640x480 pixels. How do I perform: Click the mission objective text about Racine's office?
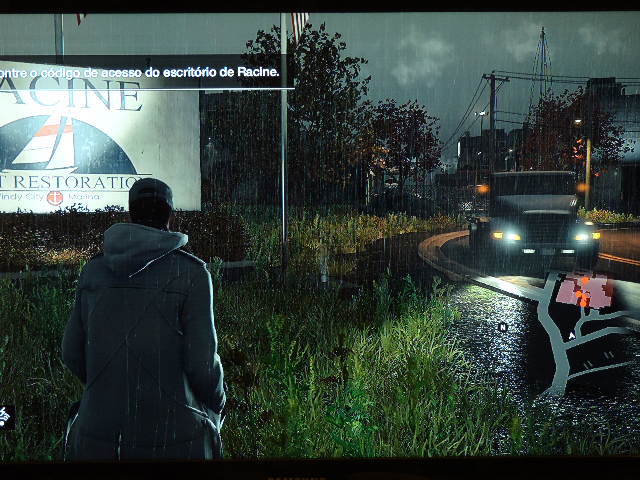point(140,72)
